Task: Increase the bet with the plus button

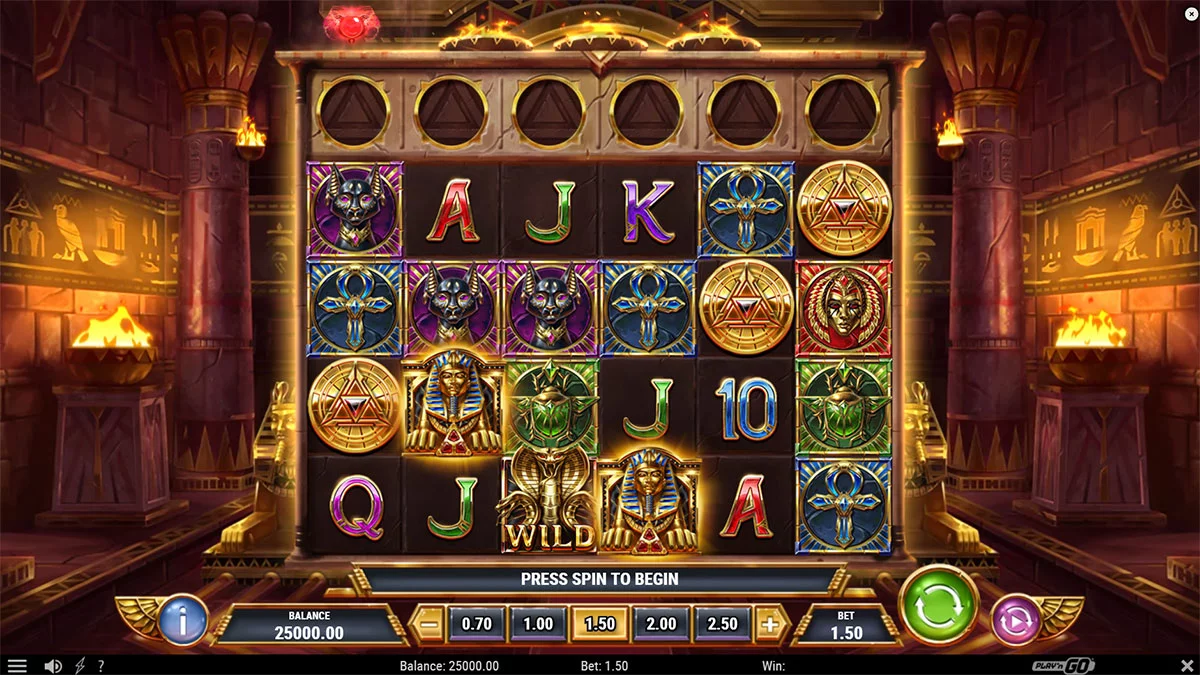Action: click(x=769, y=624)
